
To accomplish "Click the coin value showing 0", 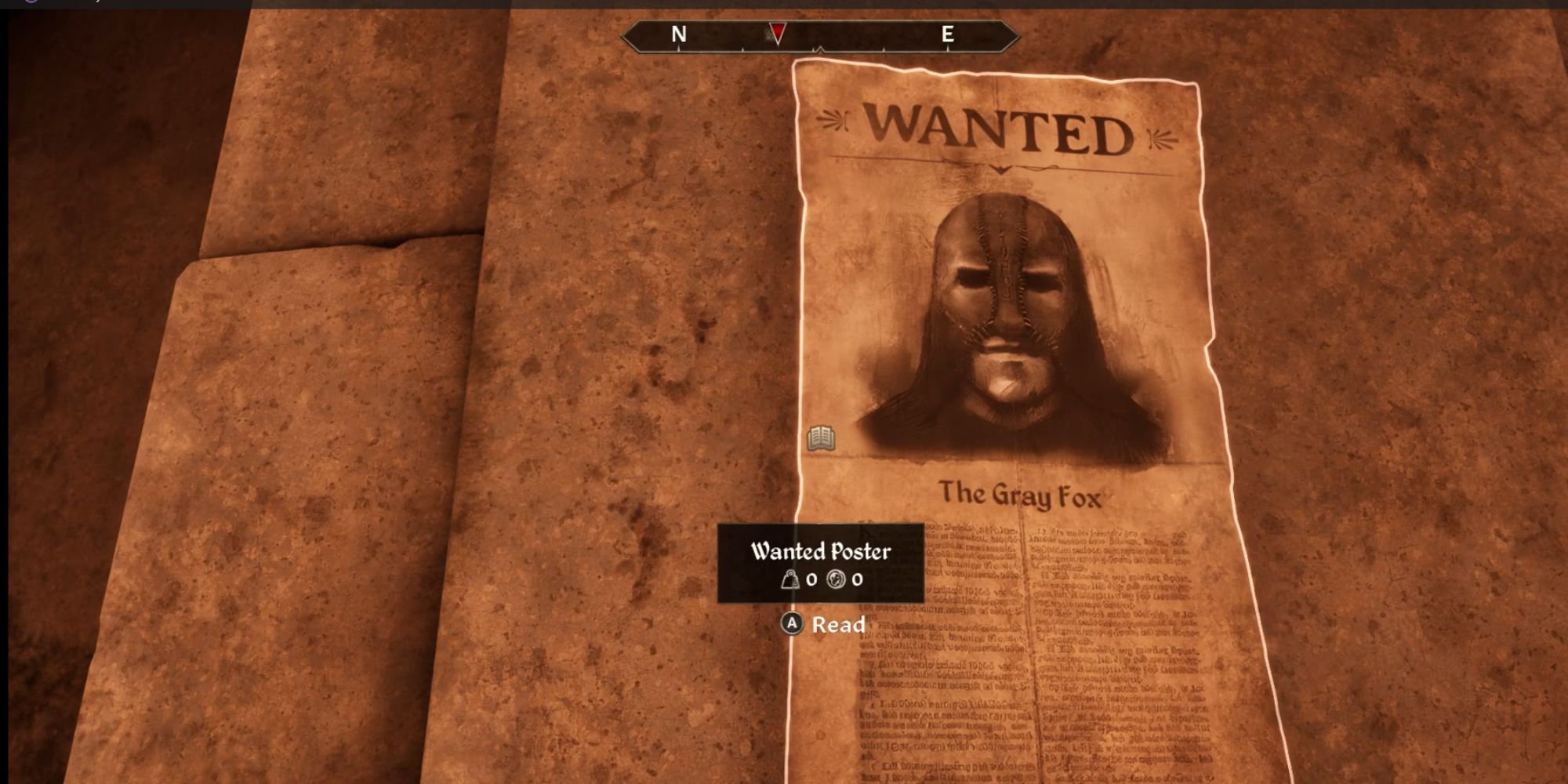I will [857, 579].
